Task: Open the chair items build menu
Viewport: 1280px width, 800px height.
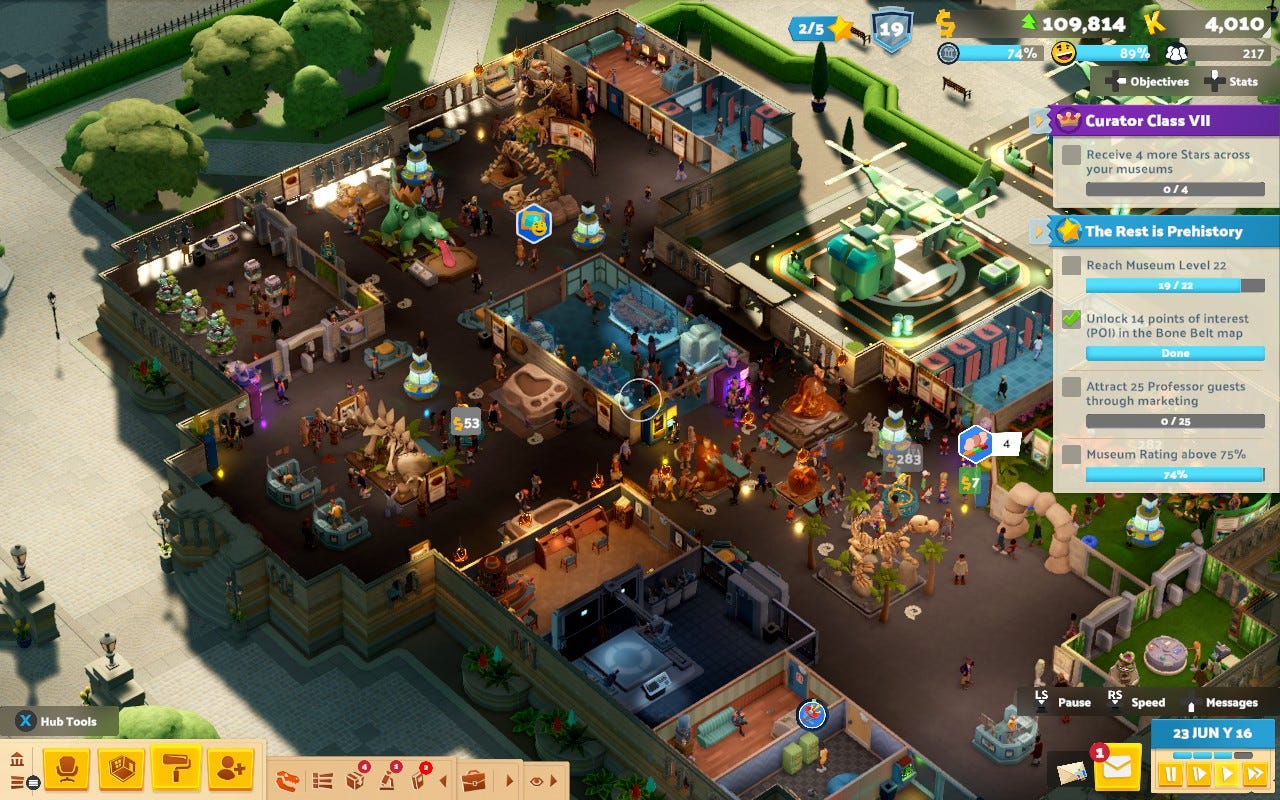Action: [66, 769]
